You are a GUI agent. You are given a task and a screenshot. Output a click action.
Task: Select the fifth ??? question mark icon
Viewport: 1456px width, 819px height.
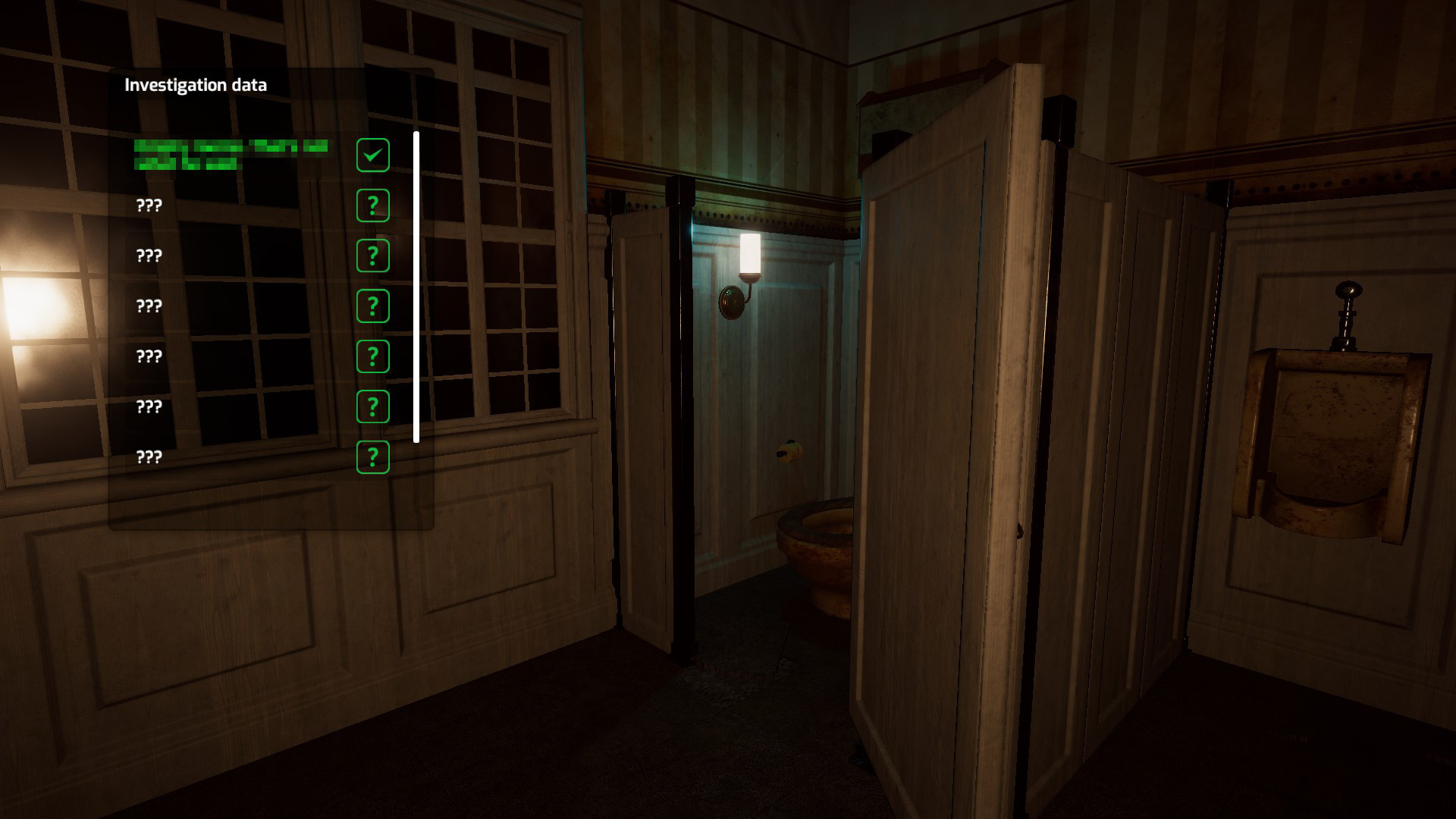(x=372, y=406)
